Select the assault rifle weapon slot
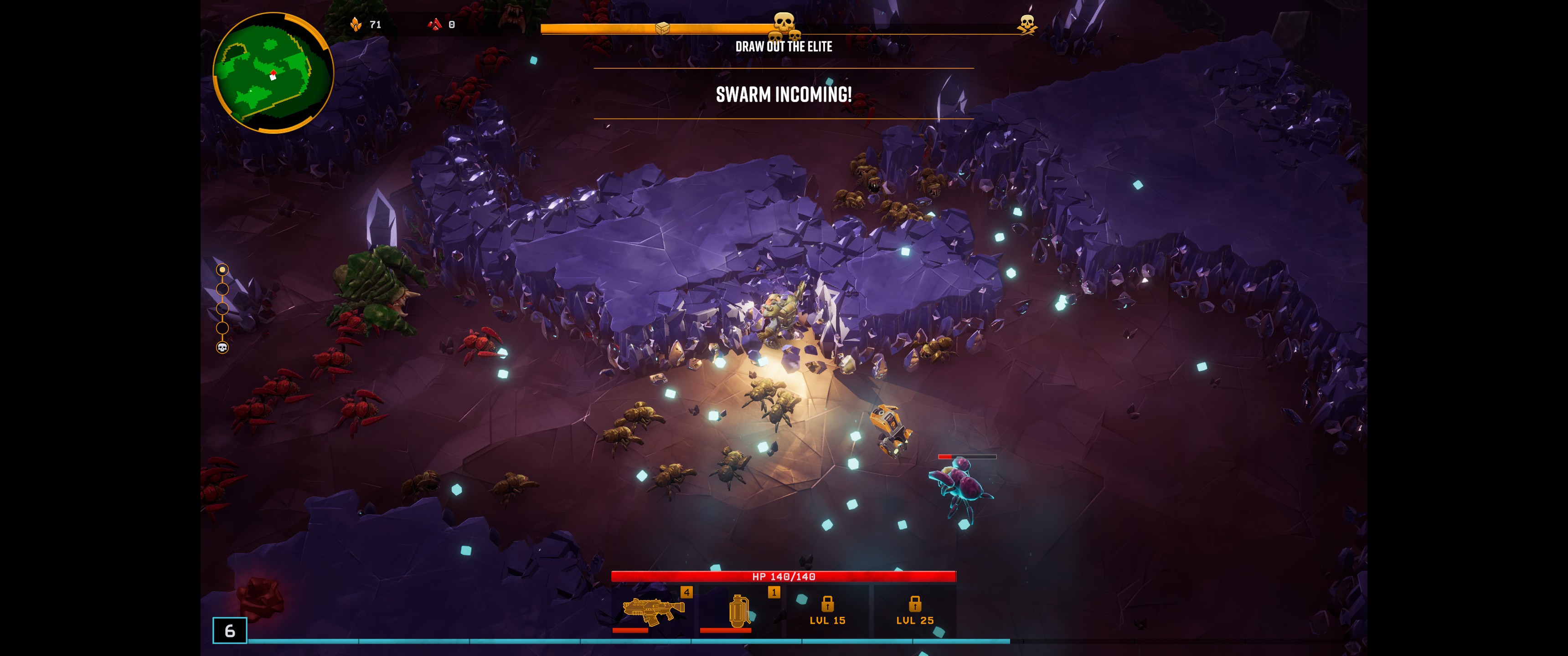The height and width of the screenshot is (656, 1568). pos(652,610)
